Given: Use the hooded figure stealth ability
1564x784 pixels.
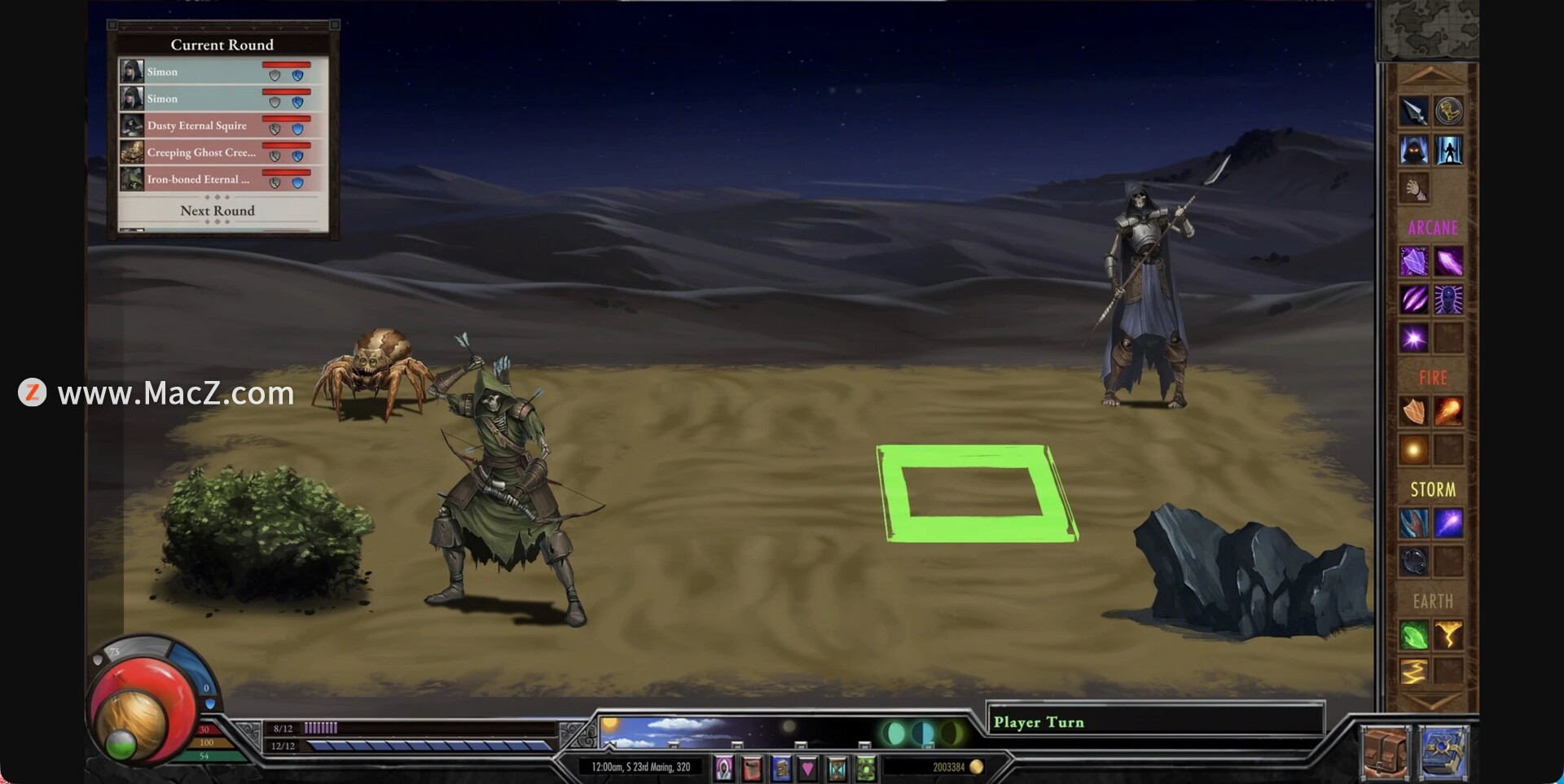Looking at the screenshot, I should (1414, 151).
